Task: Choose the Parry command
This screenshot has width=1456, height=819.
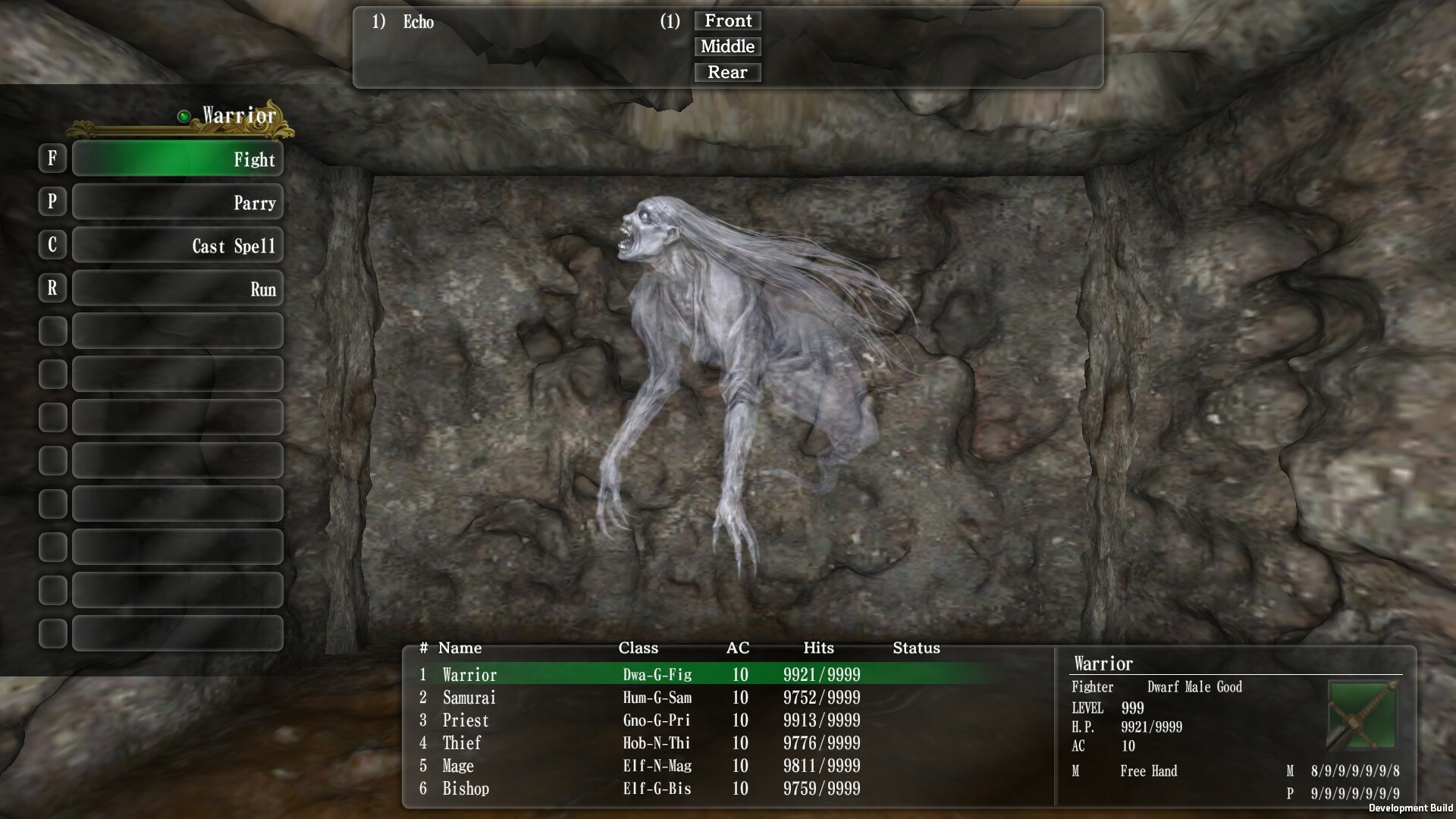Action: 177,202
